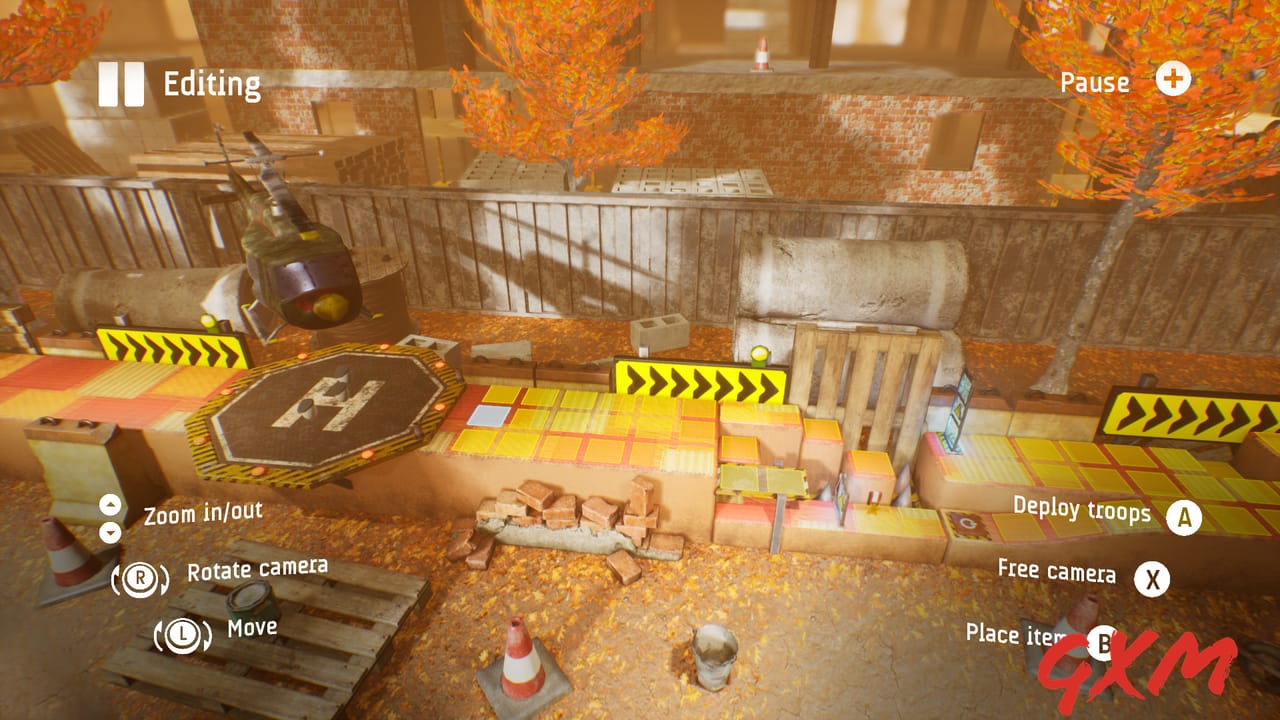This screenshot has width=1280, height=720.
Task: Click the zoom-out down arrow
Action: pyautogui.click(x=110, y=532)
